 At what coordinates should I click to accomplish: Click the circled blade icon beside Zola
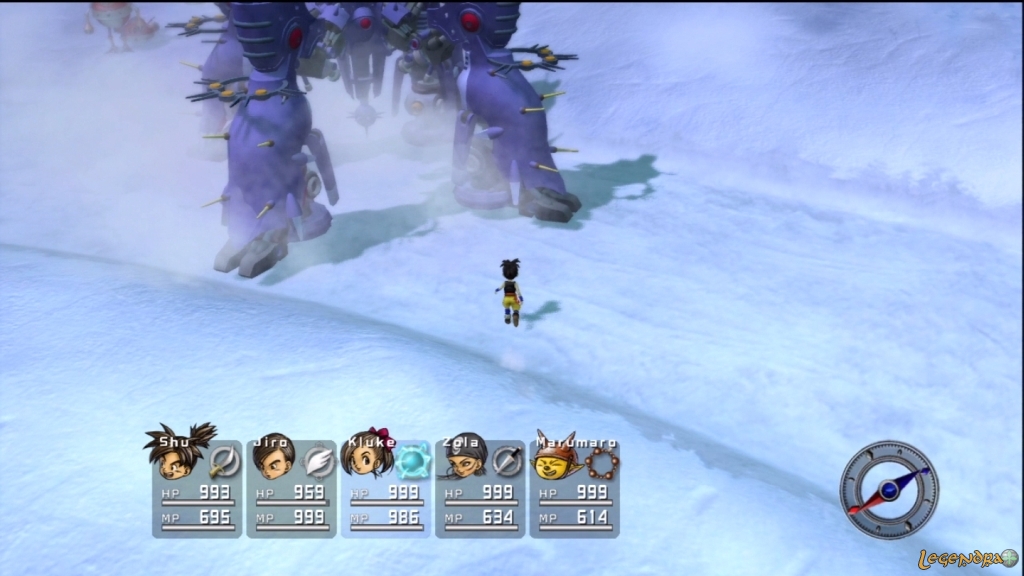[507, 460]
